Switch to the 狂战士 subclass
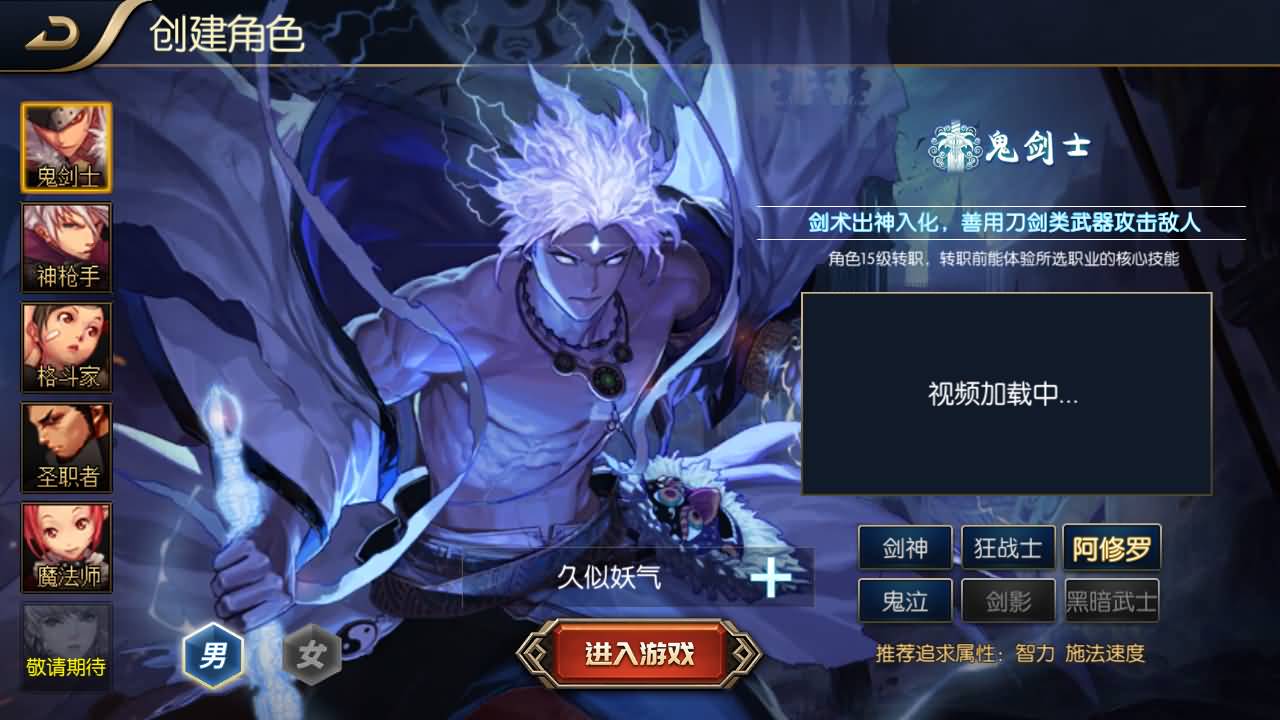The width and height of the screenshot is (1280, 720). click(x=1007, y=547)
